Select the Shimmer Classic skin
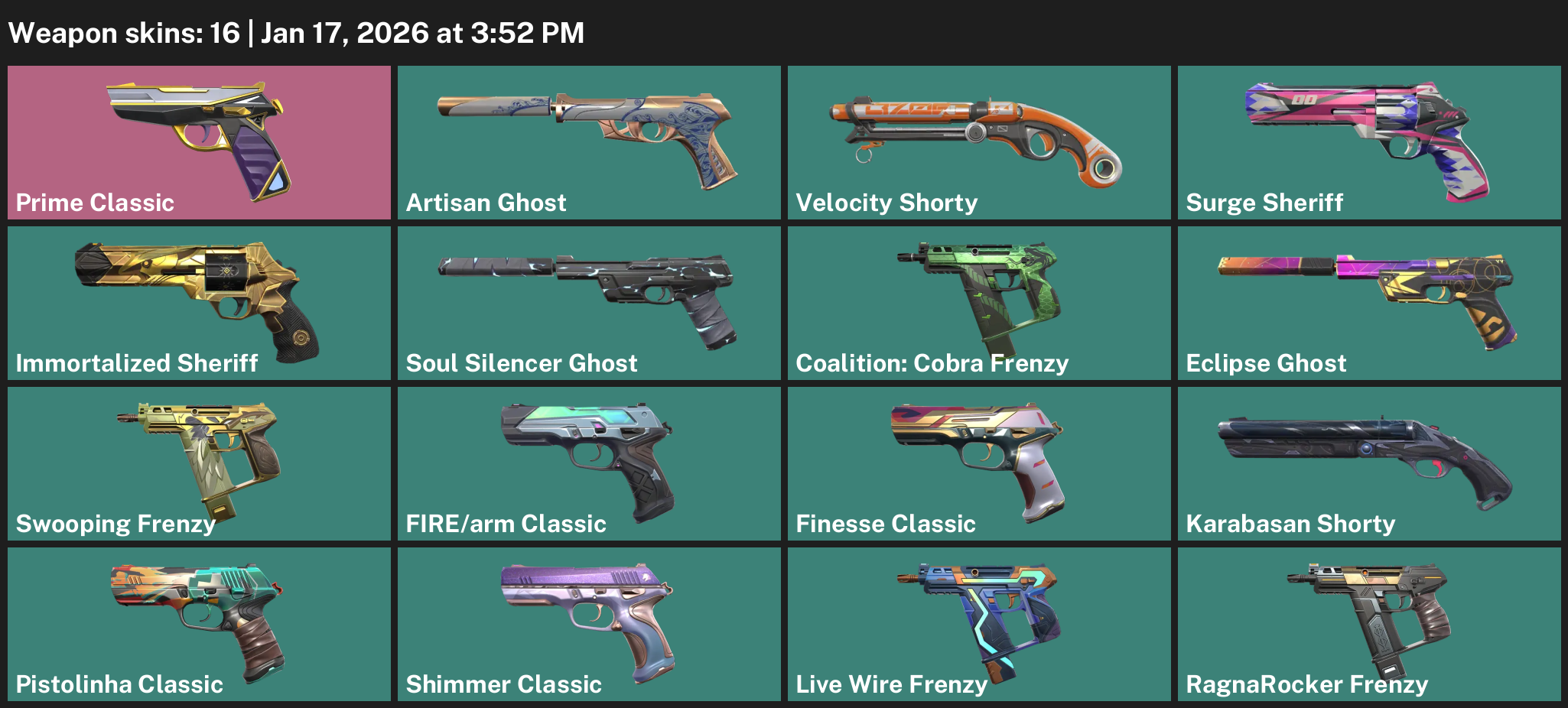This screenshot has width=1568, height=708. [x=589, y=624]
